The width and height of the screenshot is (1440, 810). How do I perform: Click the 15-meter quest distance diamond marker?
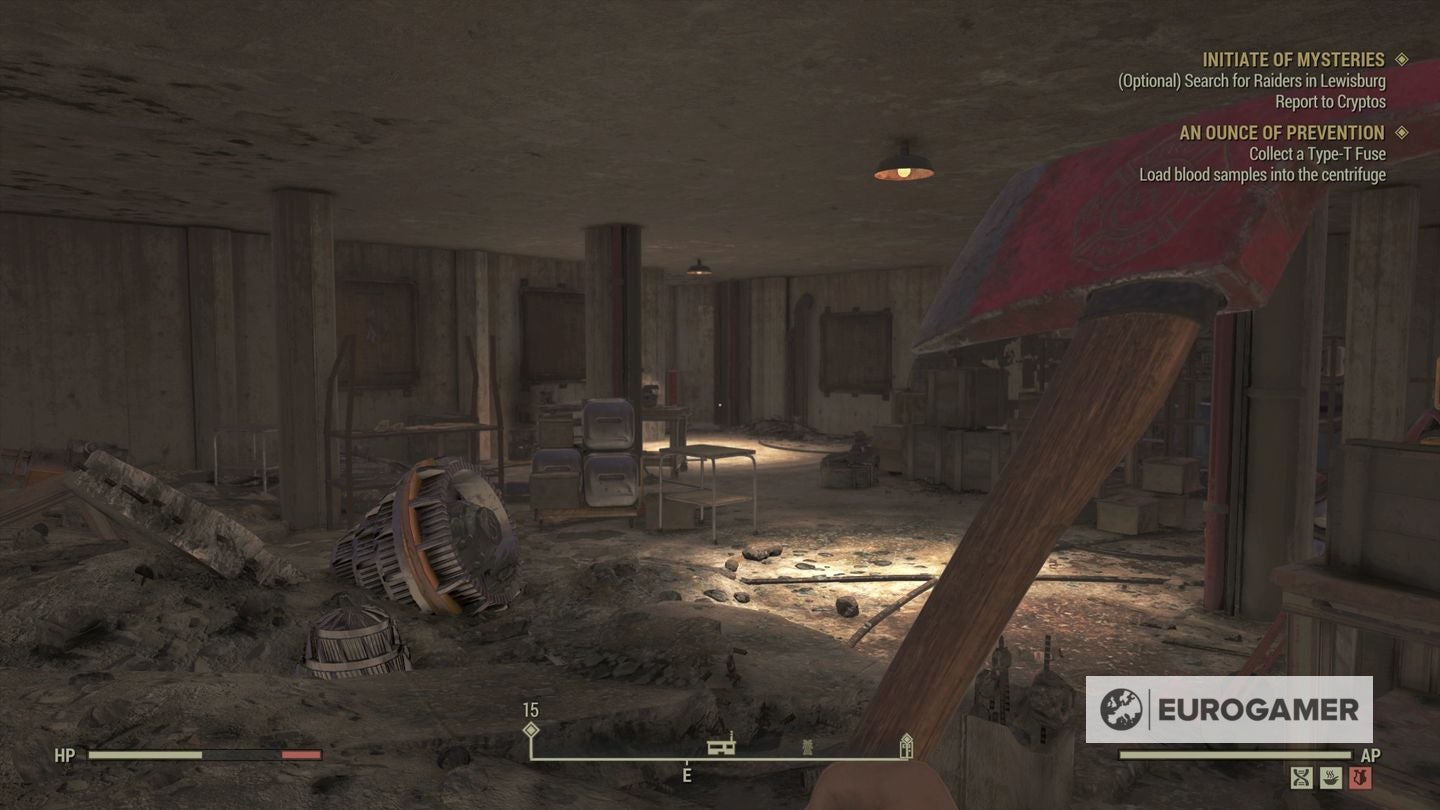(531, 731)
